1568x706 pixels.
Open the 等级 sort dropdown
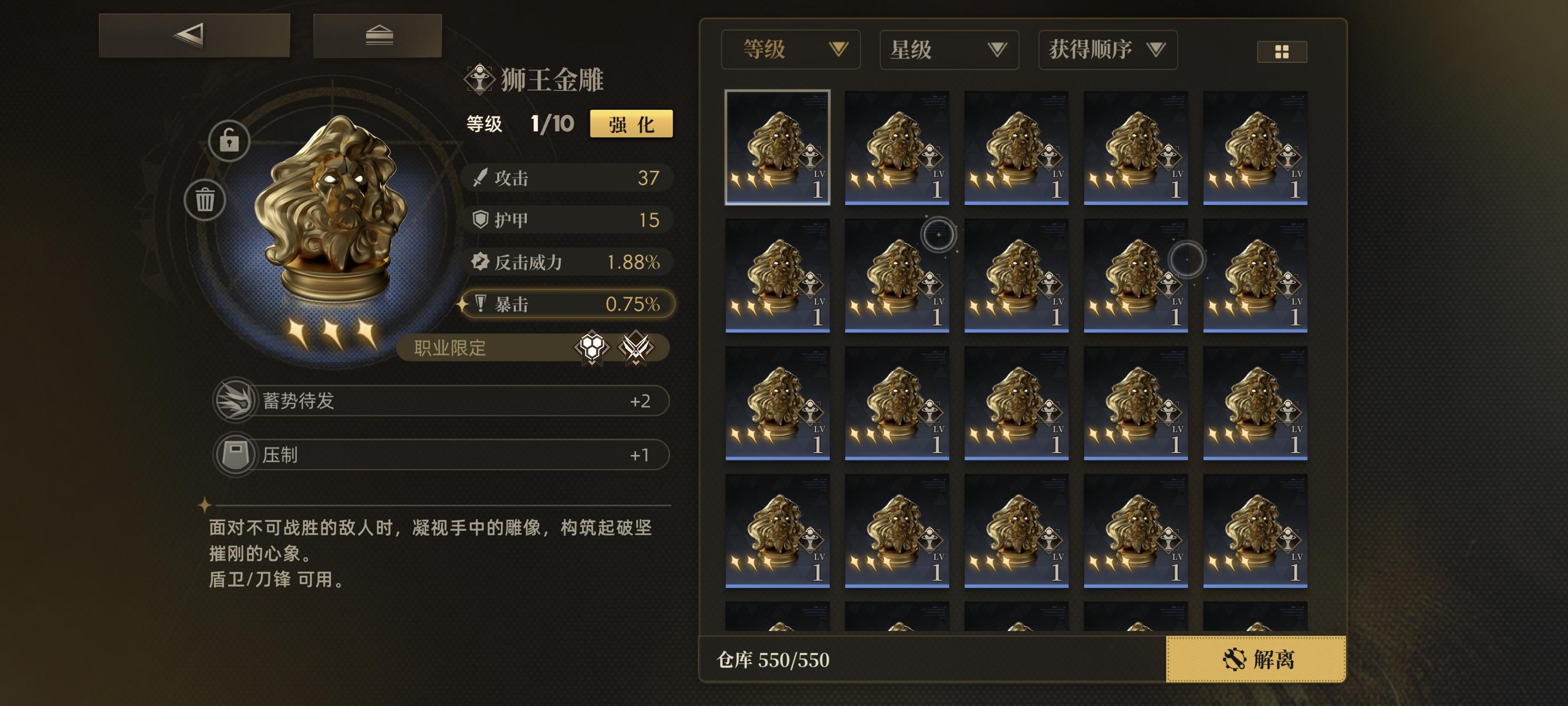tap(791, 50)
